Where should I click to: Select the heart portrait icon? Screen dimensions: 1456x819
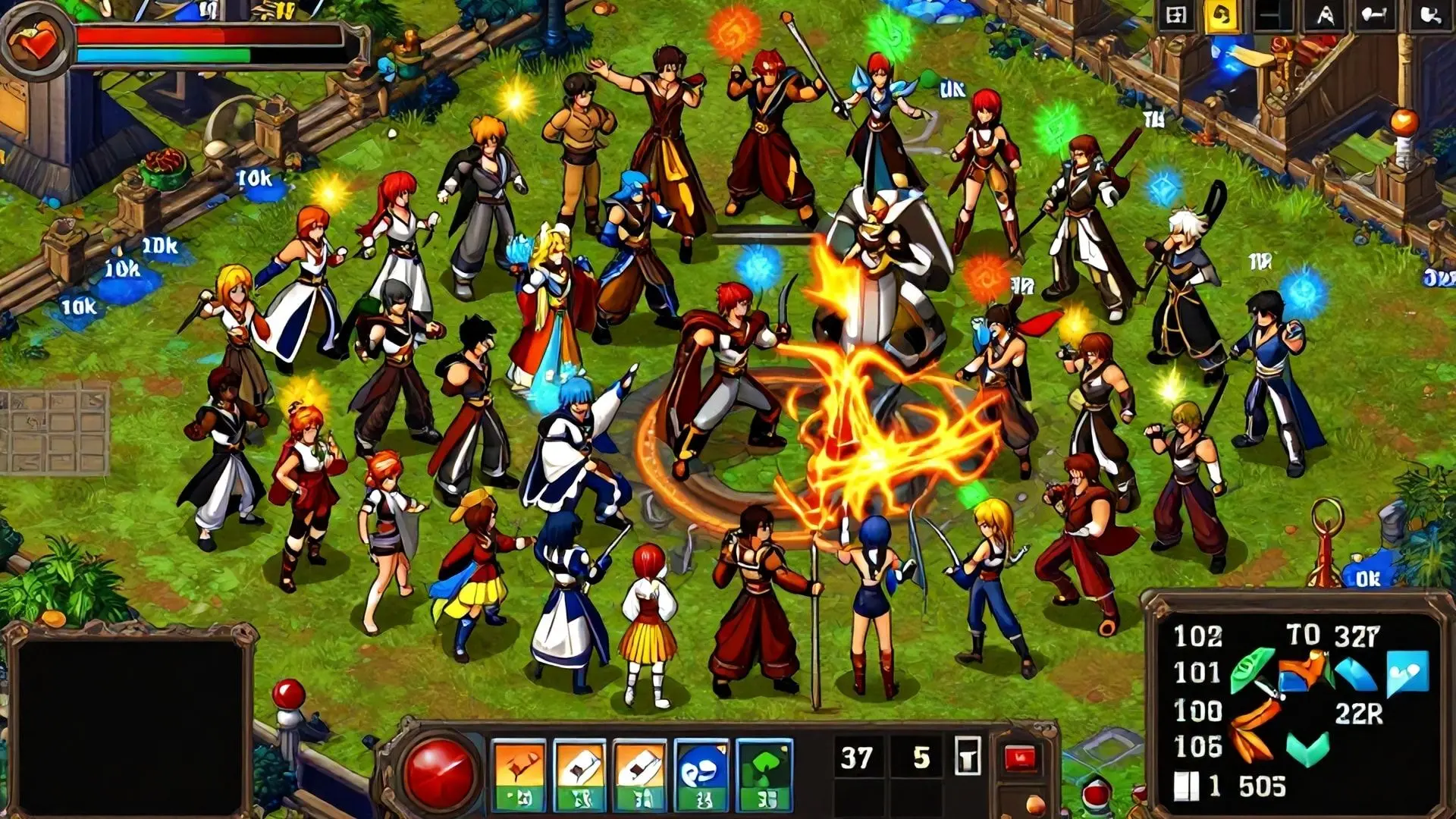[34, 41]
